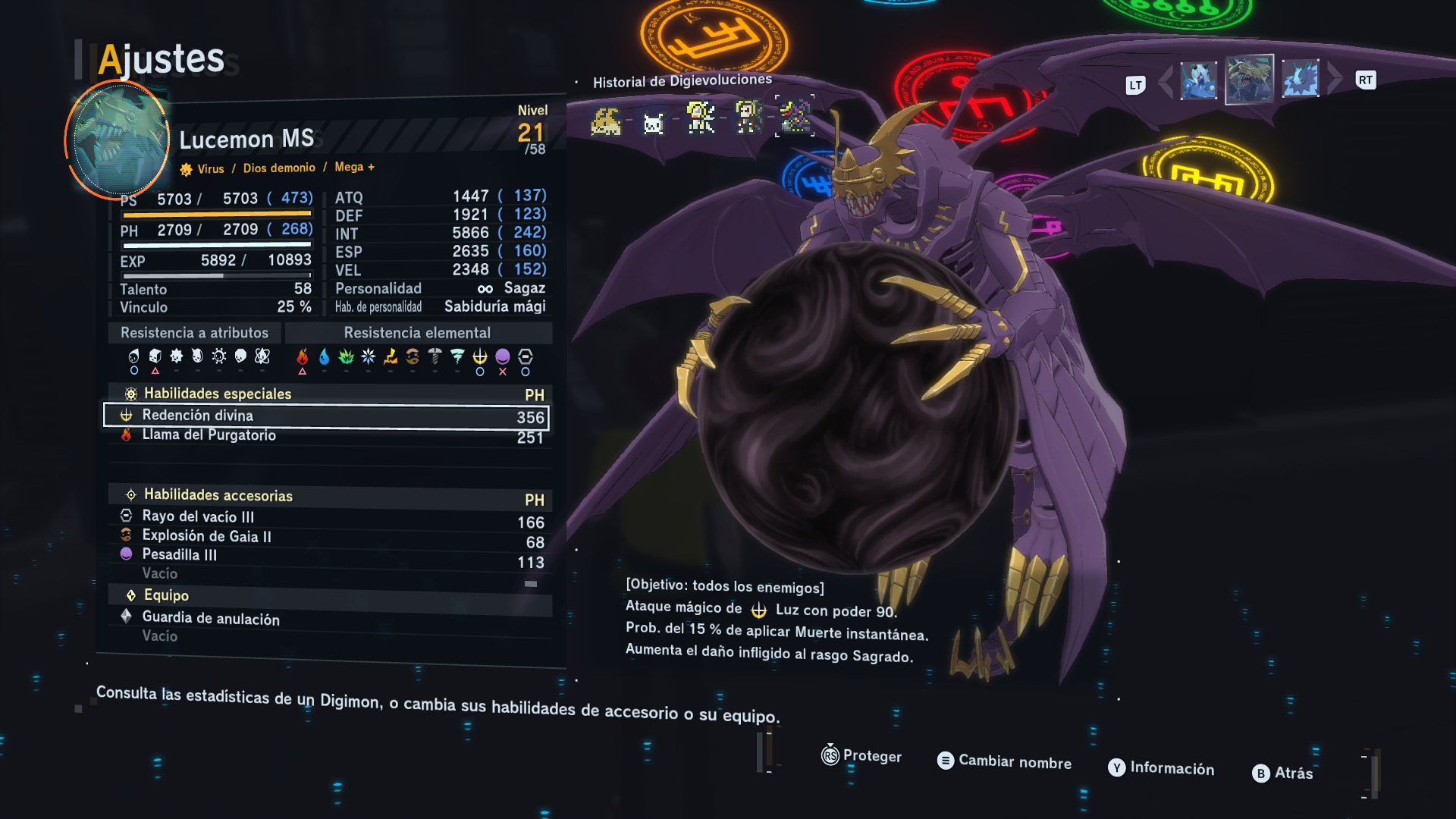Image resolution: width=1456 pixels, height=819 pixels.
Task: Open the Guardia de anulación equipment slot
Action: pyautogui.click(x=326, y=619)
